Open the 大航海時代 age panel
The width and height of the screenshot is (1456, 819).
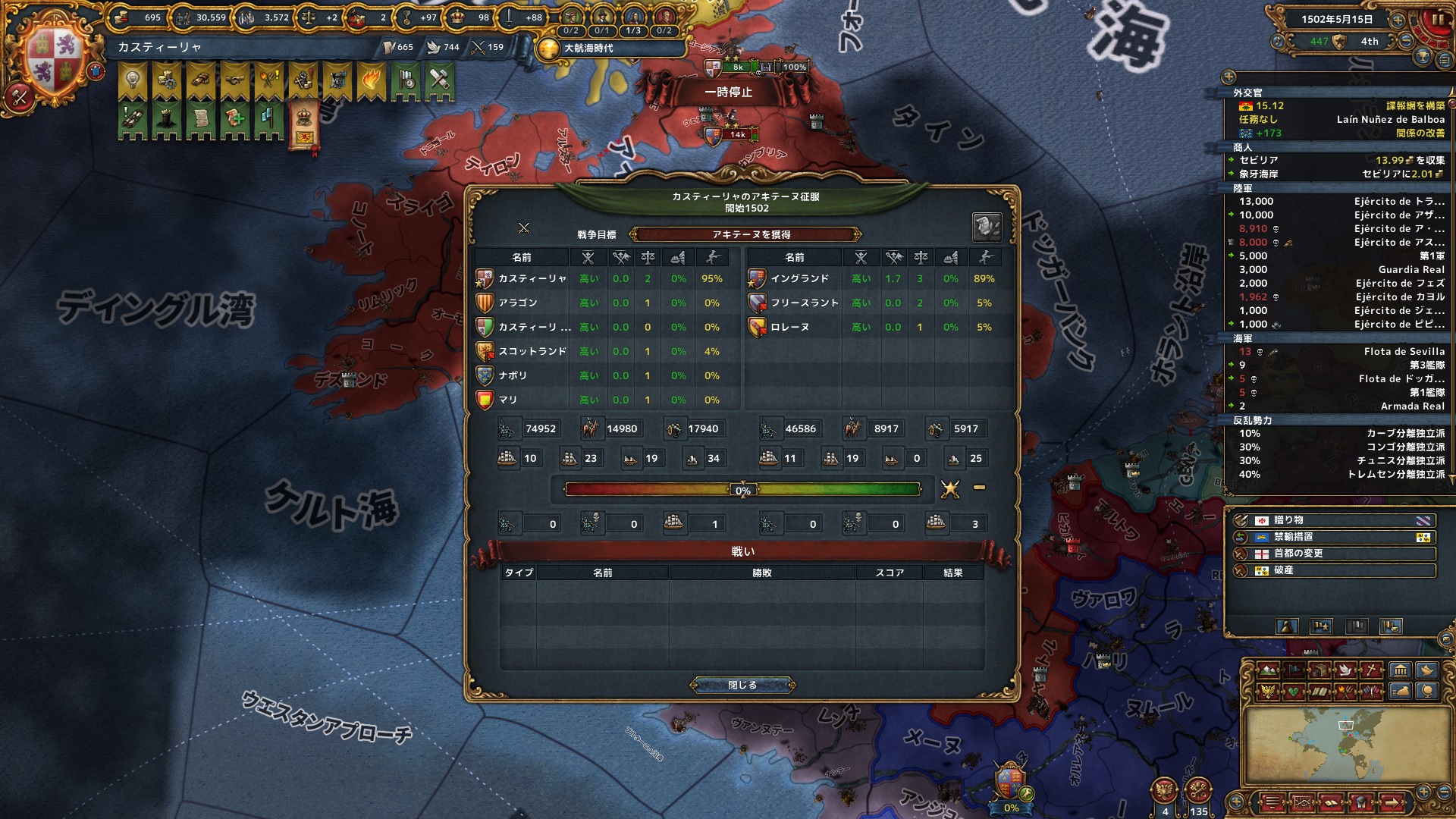pos(588,49)
